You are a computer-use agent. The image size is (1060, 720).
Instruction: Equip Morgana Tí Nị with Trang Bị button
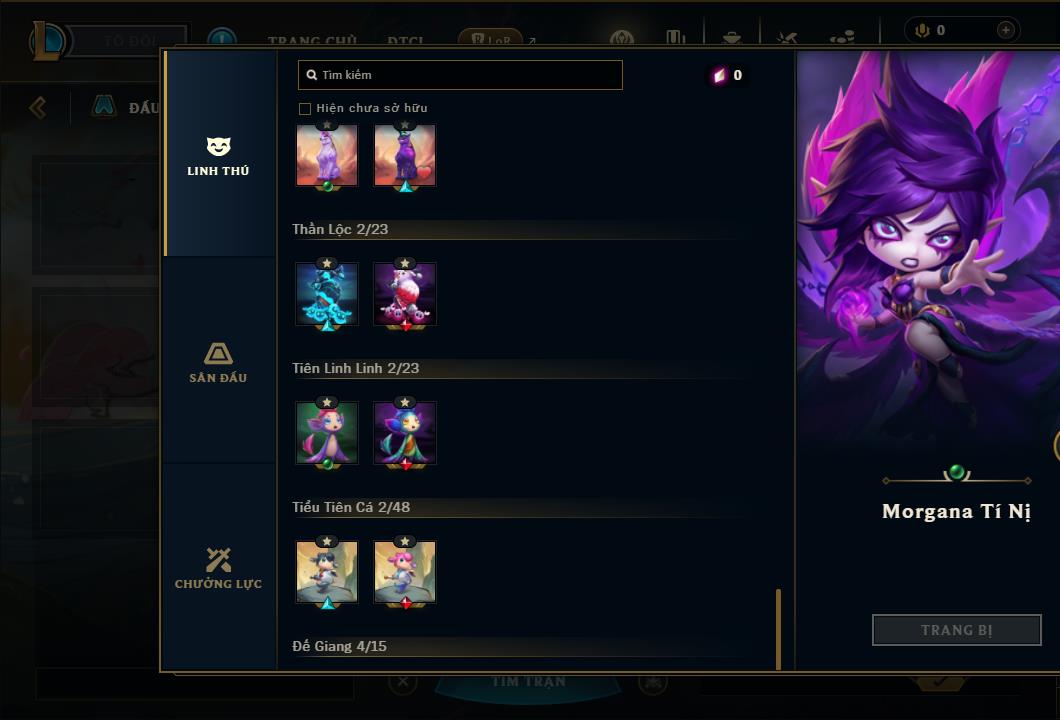point(956,630)
